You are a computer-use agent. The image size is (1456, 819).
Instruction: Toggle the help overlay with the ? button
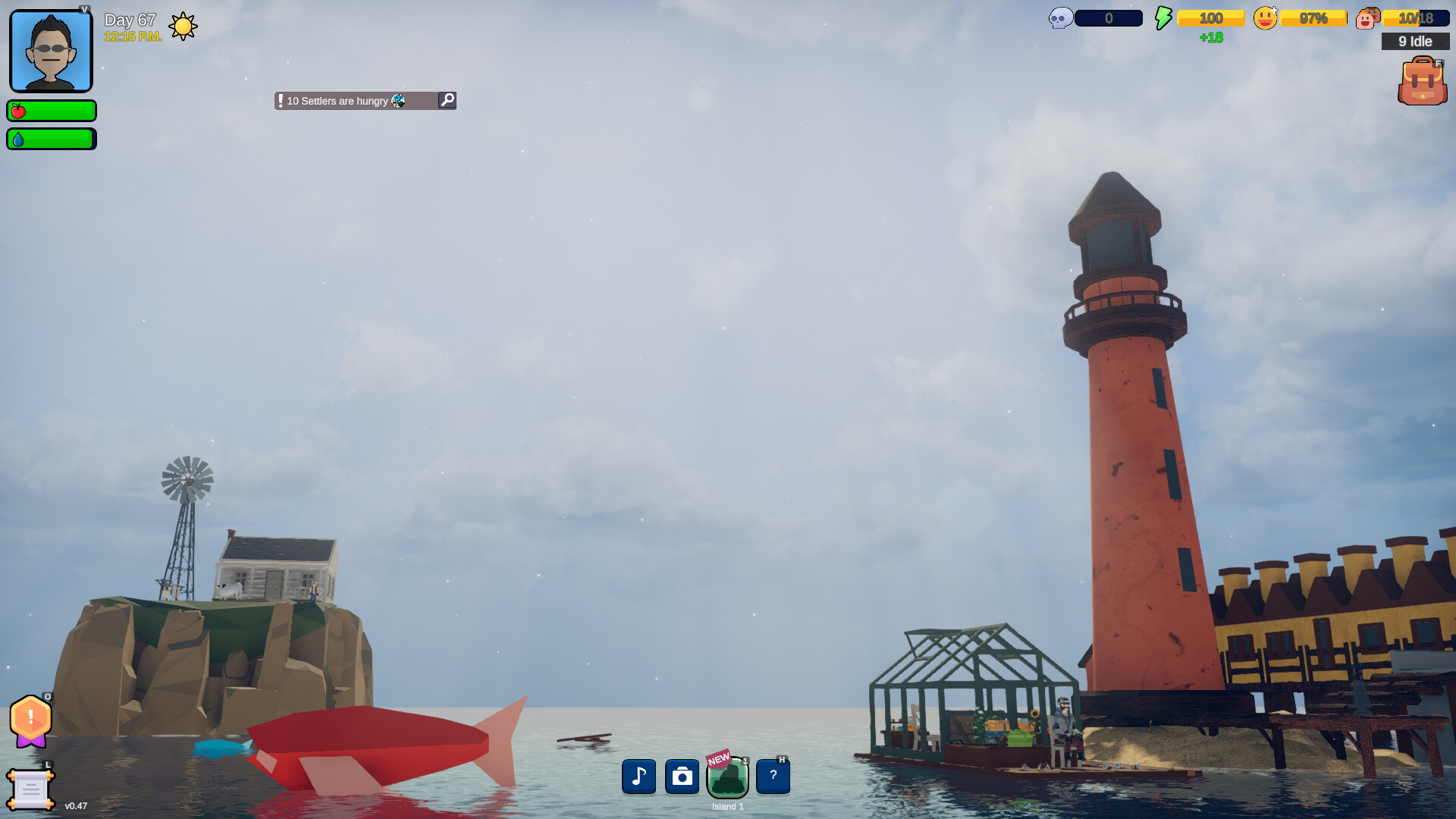pyautogui.click(x=773, y=777)
